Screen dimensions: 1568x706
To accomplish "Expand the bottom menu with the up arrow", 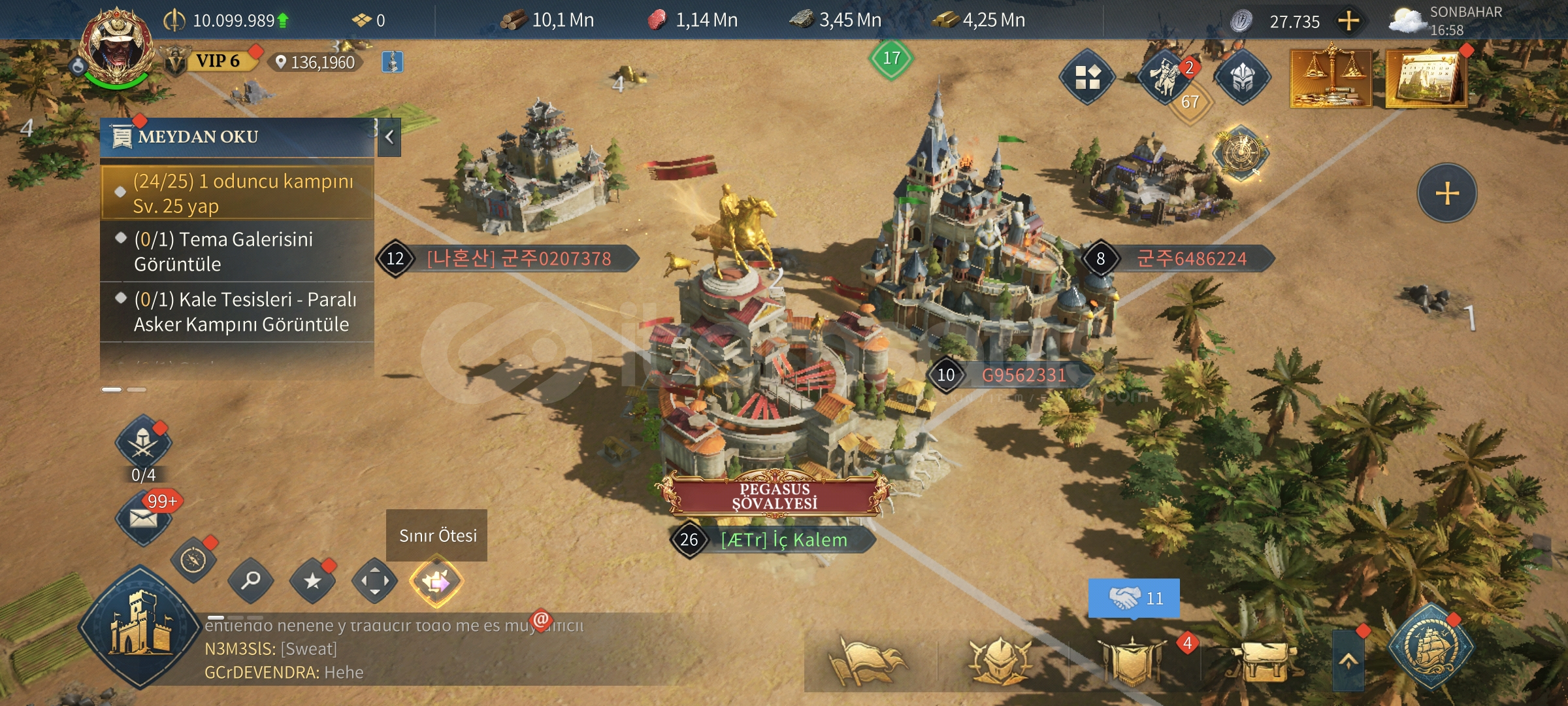I will point(1348,660).
